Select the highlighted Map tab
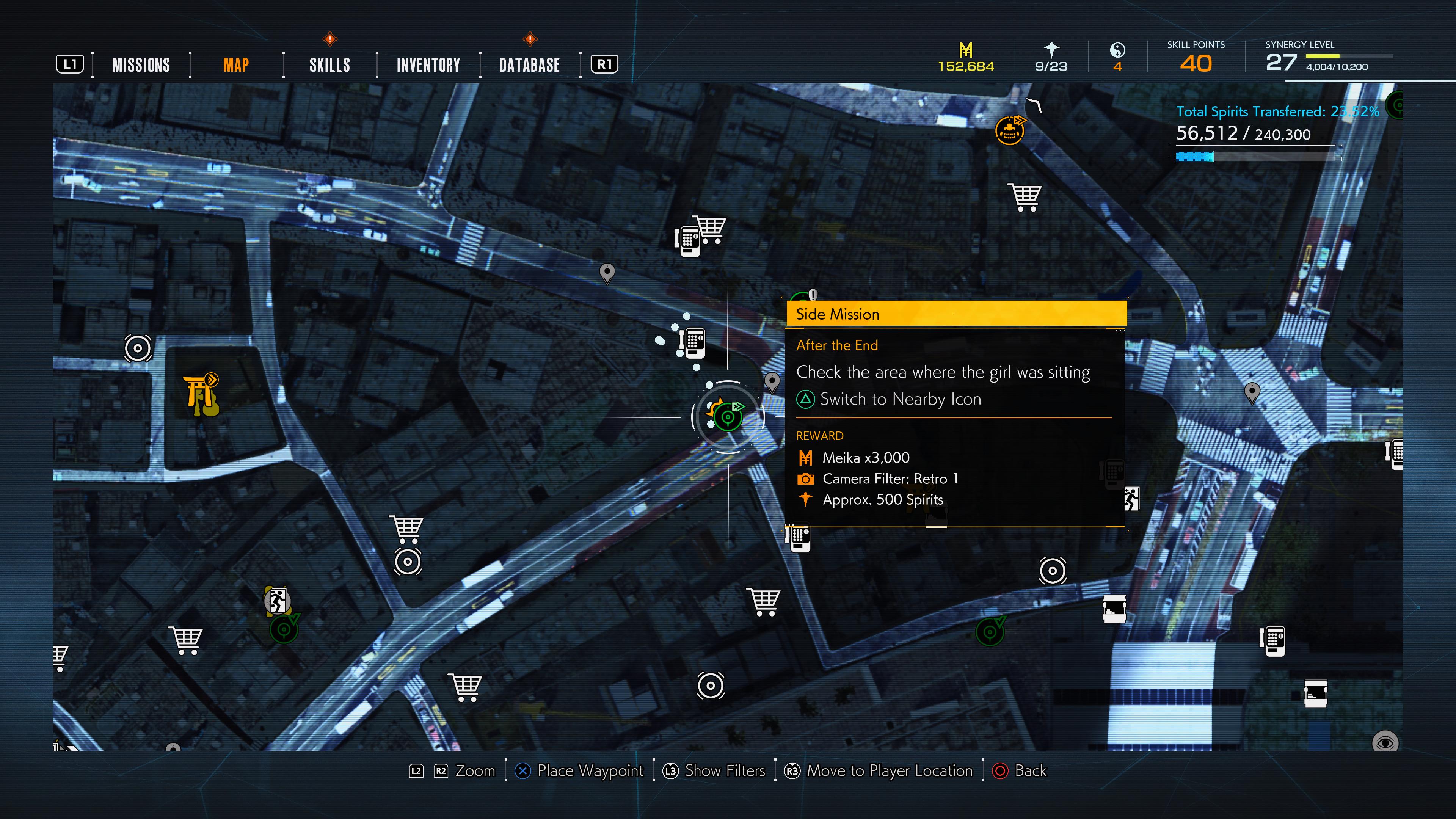1456x819 pixels. point(236,65)
